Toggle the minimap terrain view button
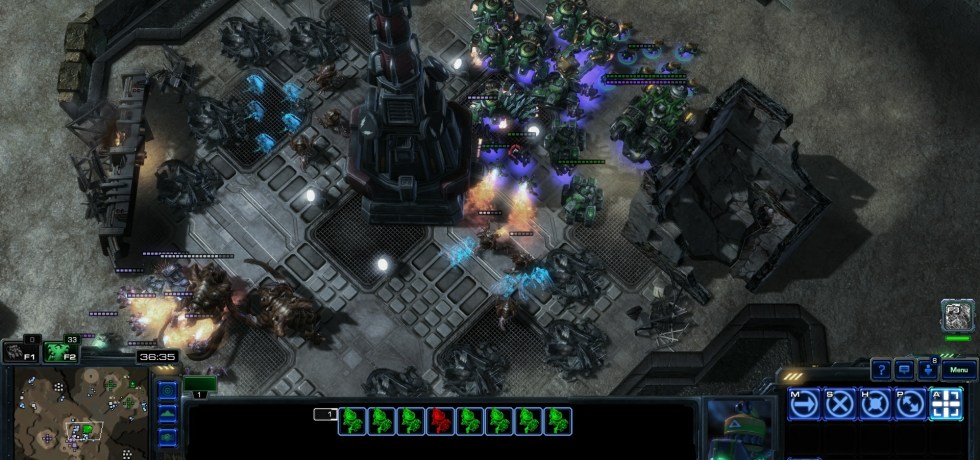The height and width of the screenshot is (460, 980). tap(167, 413)
